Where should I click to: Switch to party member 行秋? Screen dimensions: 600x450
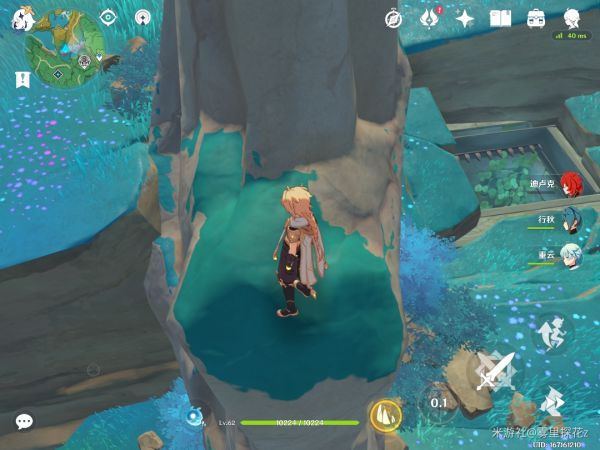click(x=570, y=219)
